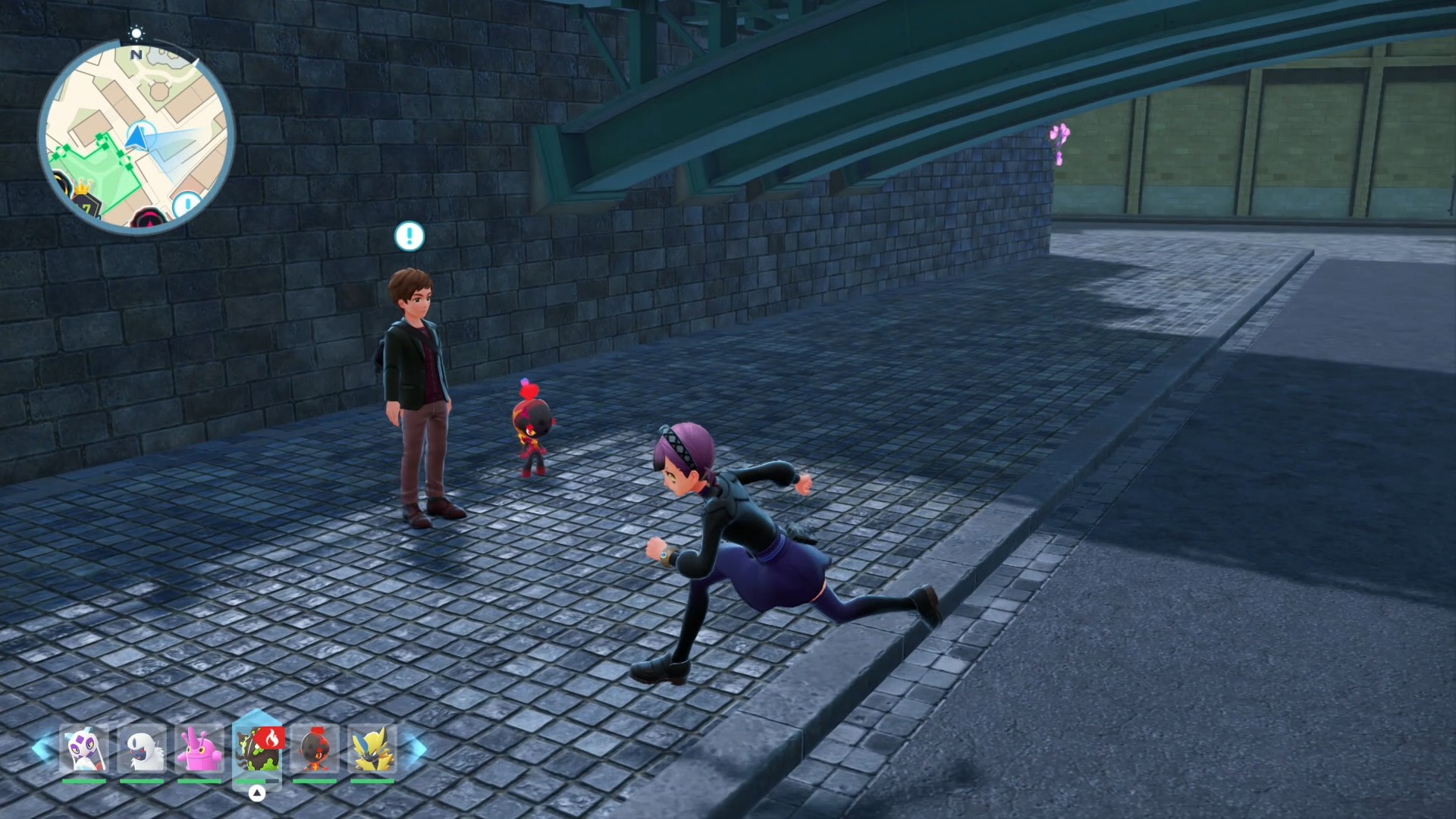
Task: Click the right arrow beside the party bar
Action: pyautogui.click(x=416, y=749)
